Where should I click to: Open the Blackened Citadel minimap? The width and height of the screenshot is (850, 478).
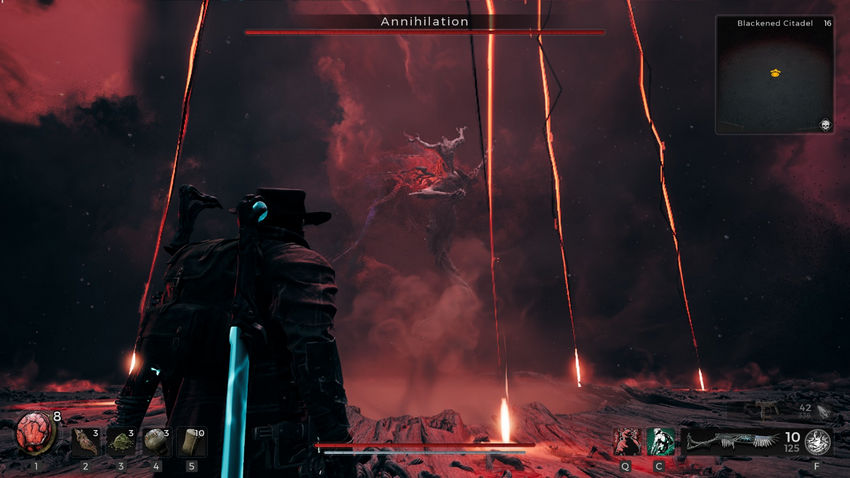click(775, 75)
